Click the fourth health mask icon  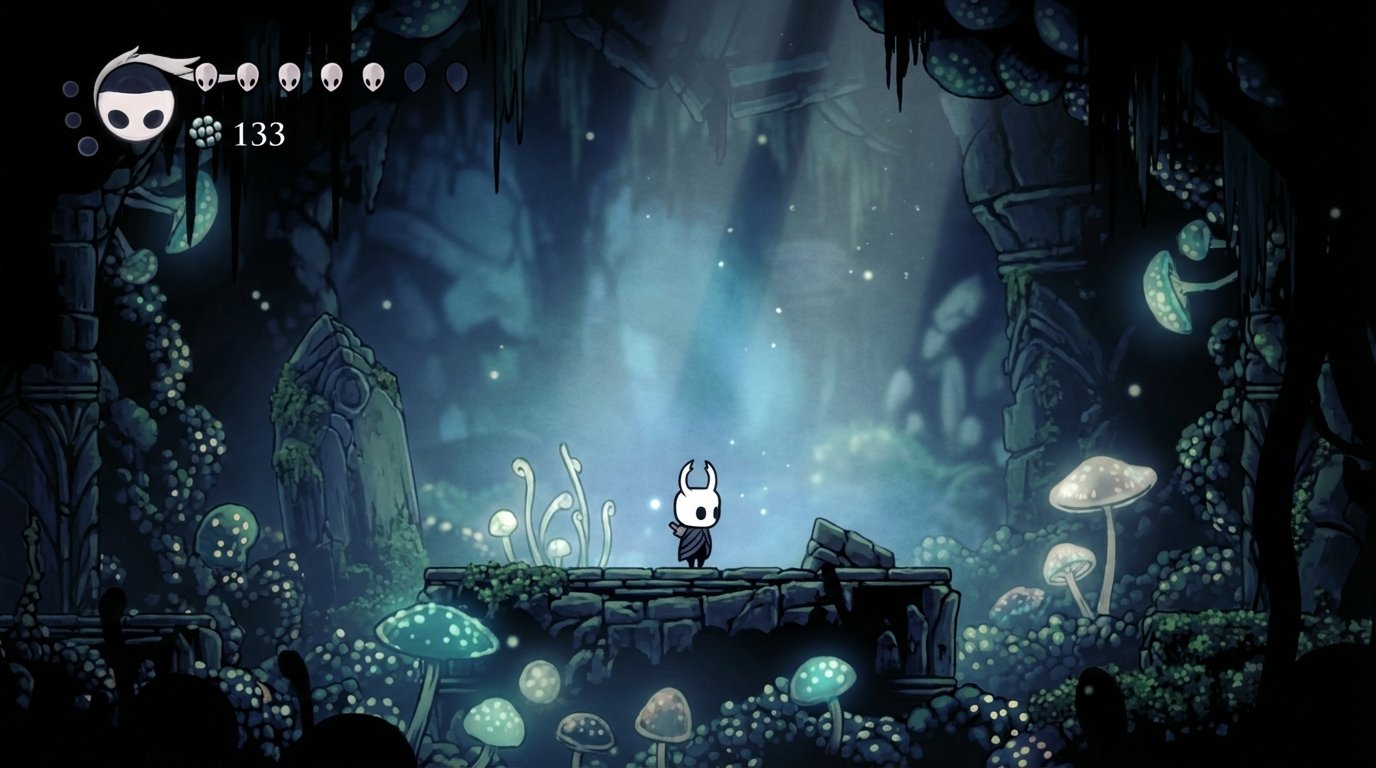tap(330, 77)
